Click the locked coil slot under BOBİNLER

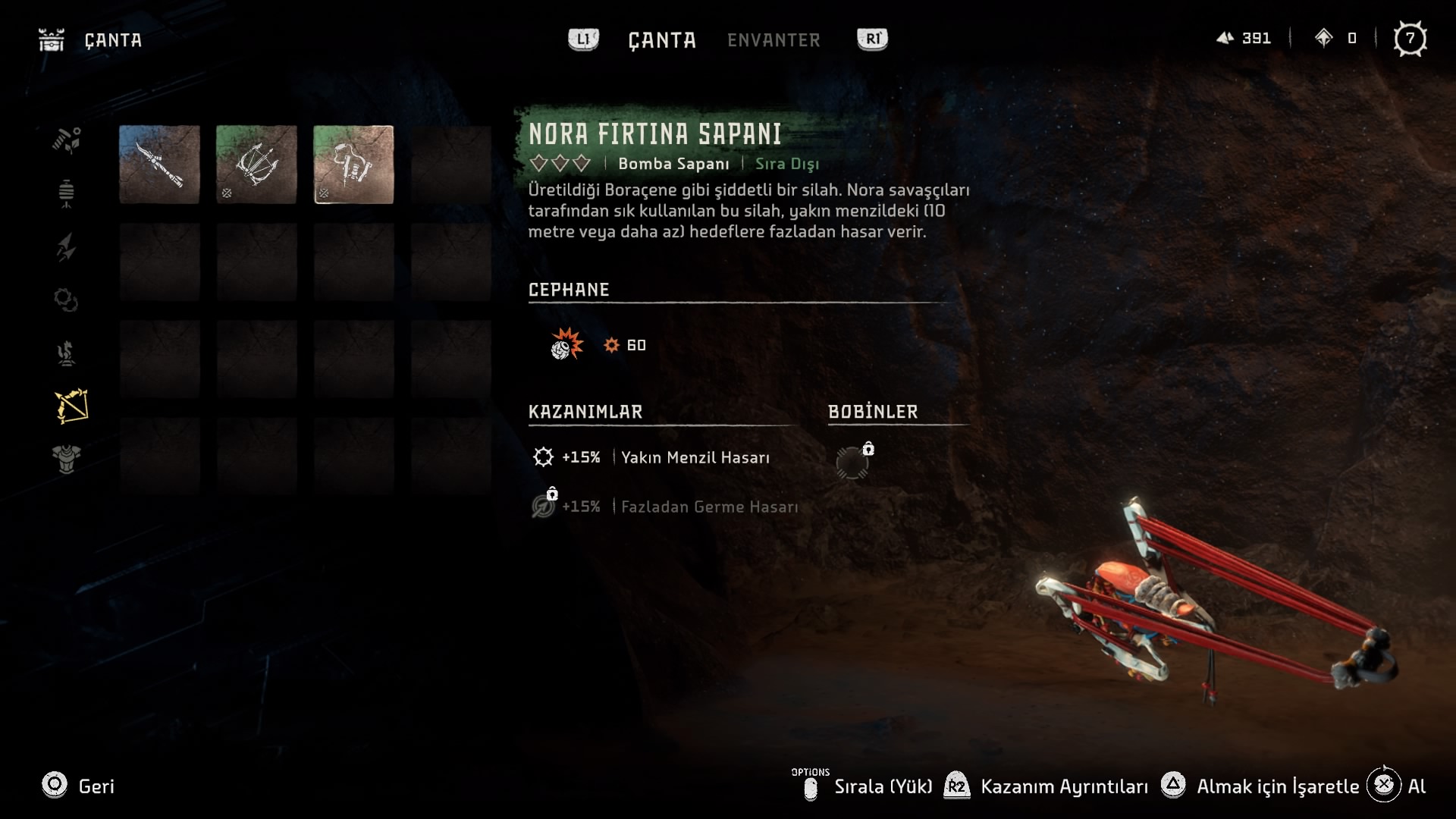[x=852, y=462]
